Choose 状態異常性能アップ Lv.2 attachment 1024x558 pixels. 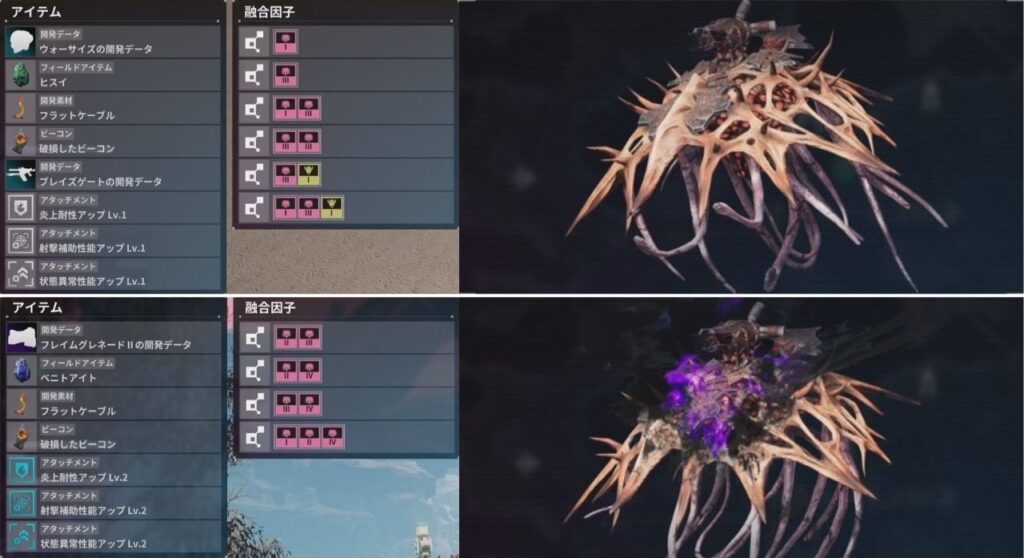(112, 536)
